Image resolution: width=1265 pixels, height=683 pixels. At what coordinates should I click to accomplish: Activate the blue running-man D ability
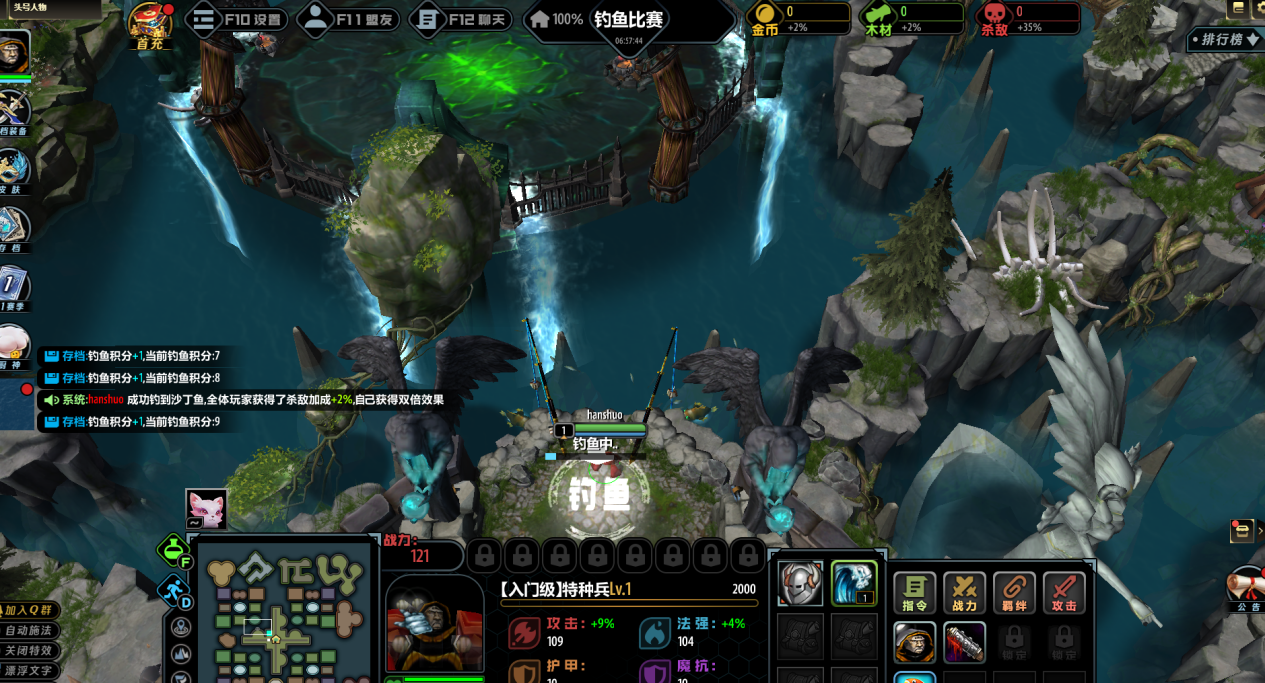174,590
